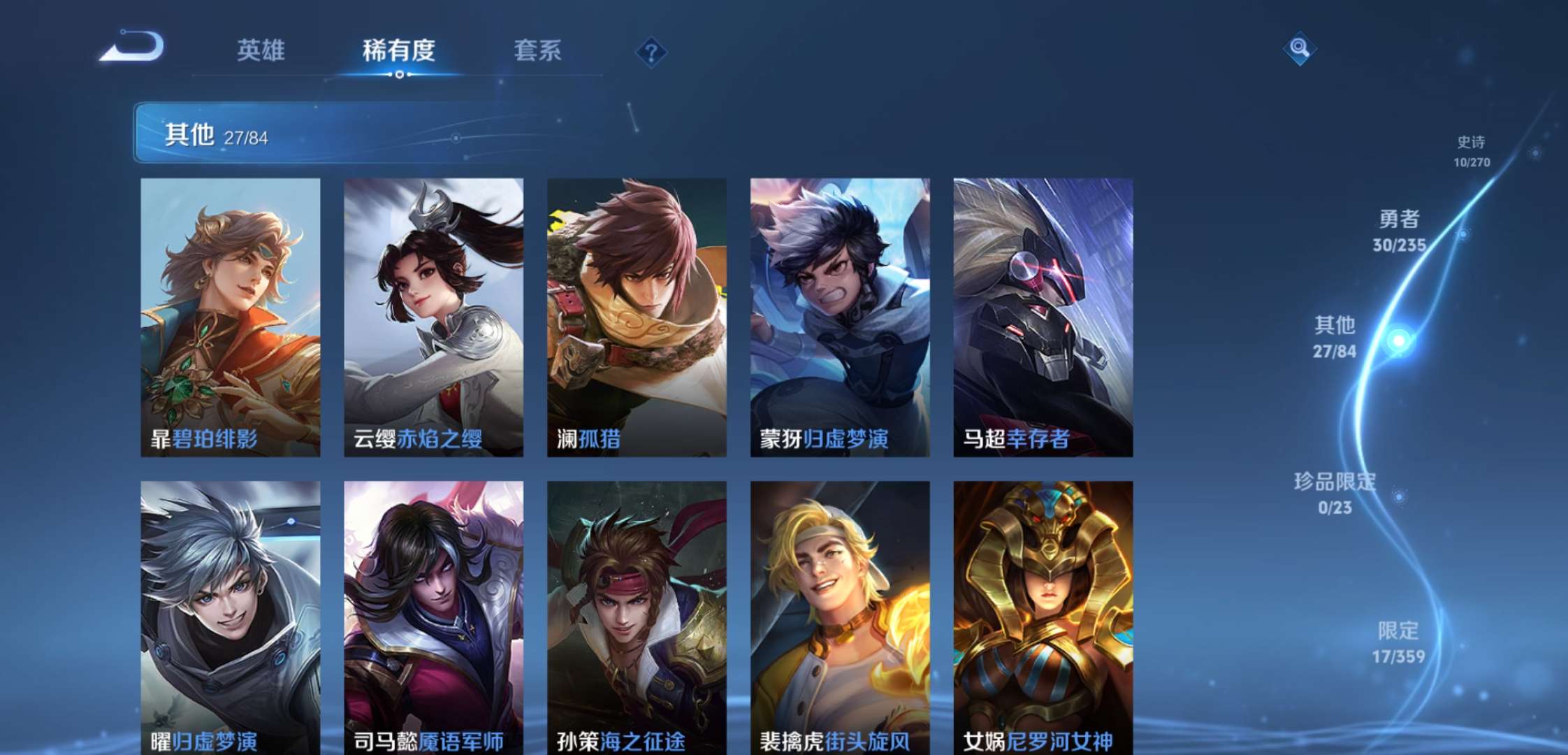Jump to the 勇者 rarity section
The image size is (1568, 755).
pos(1398,231)
